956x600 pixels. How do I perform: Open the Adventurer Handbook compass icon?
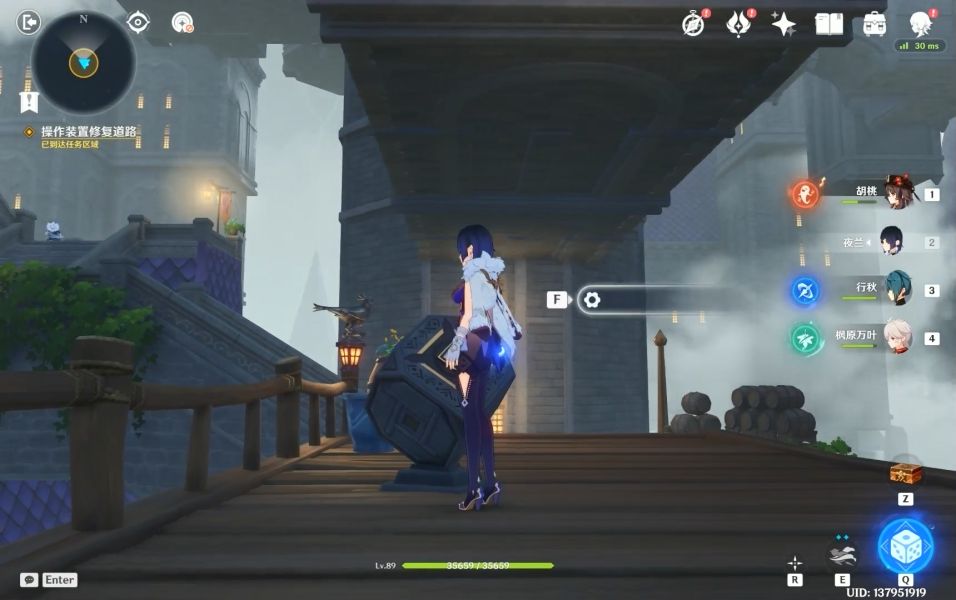[693, 24]
